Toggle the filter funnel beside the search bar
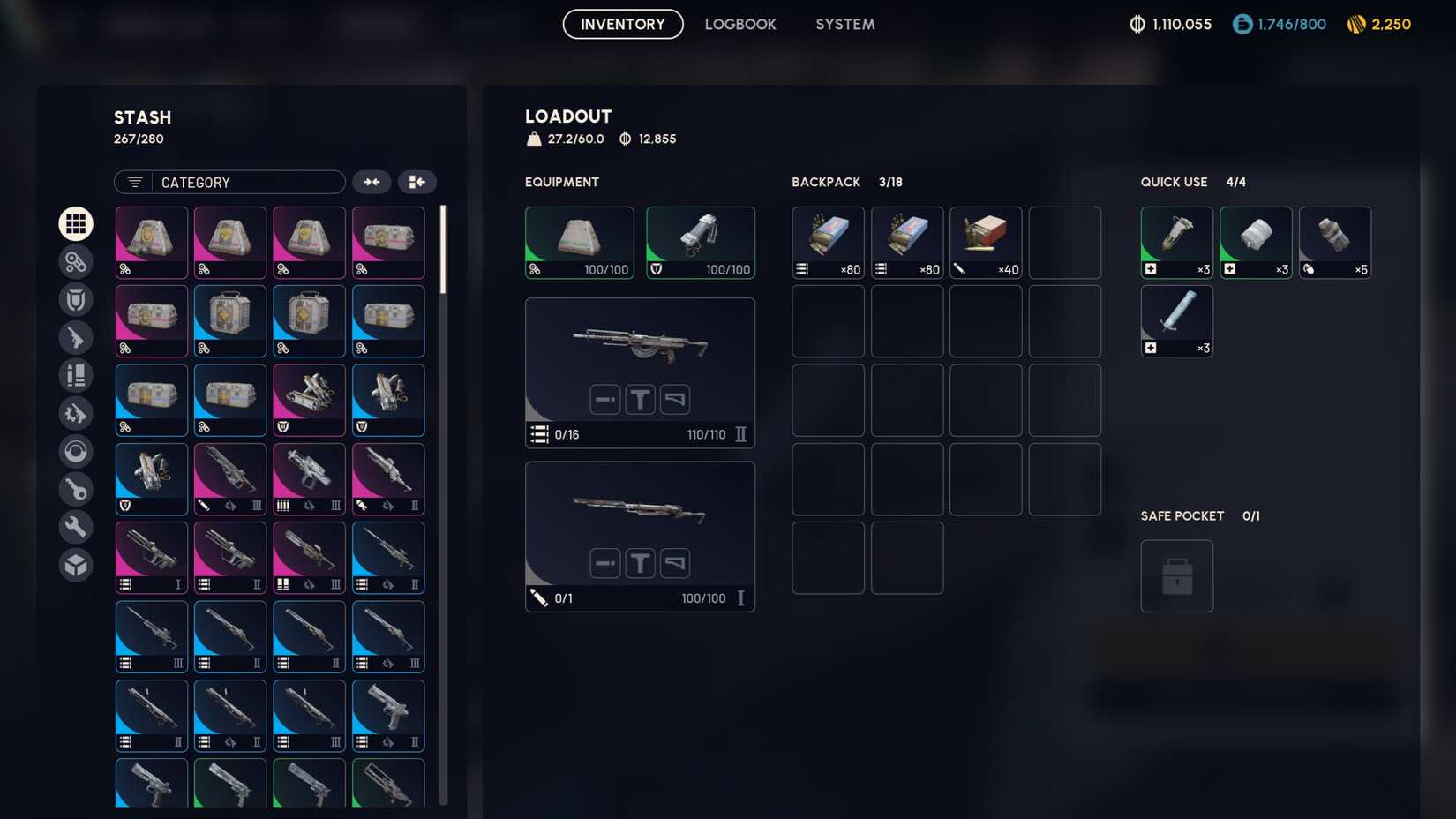Image resolution: width=1456 pixels, height=819 pixels. click(133, 182)
